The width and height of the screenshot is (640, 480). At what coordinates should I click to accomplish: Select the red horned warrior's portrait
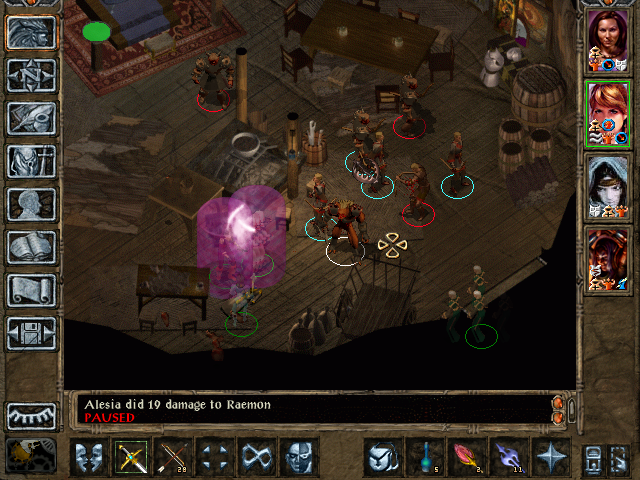[607, 259]
